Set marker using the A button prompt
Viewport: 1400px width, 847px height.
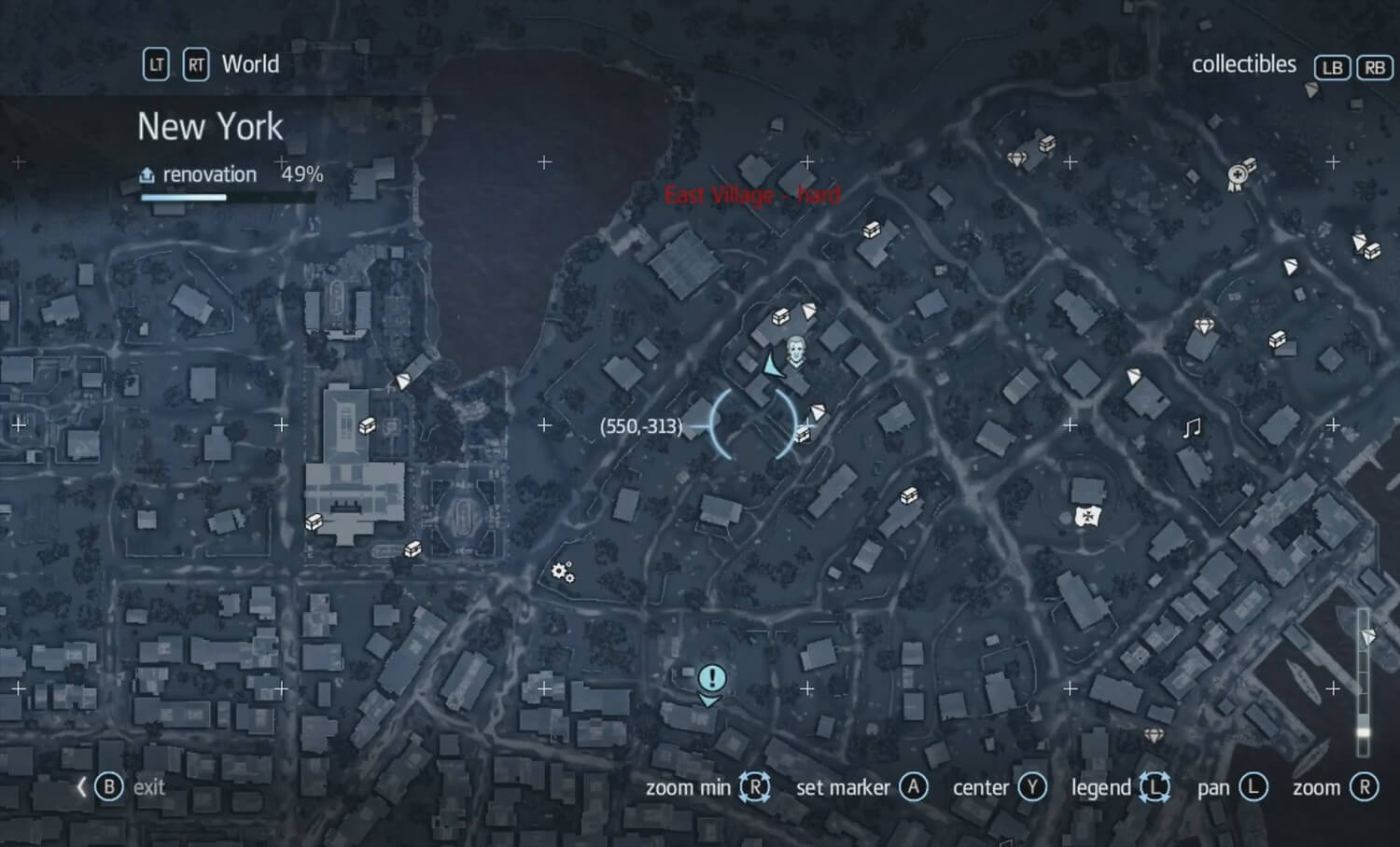(x=914, y=786)
